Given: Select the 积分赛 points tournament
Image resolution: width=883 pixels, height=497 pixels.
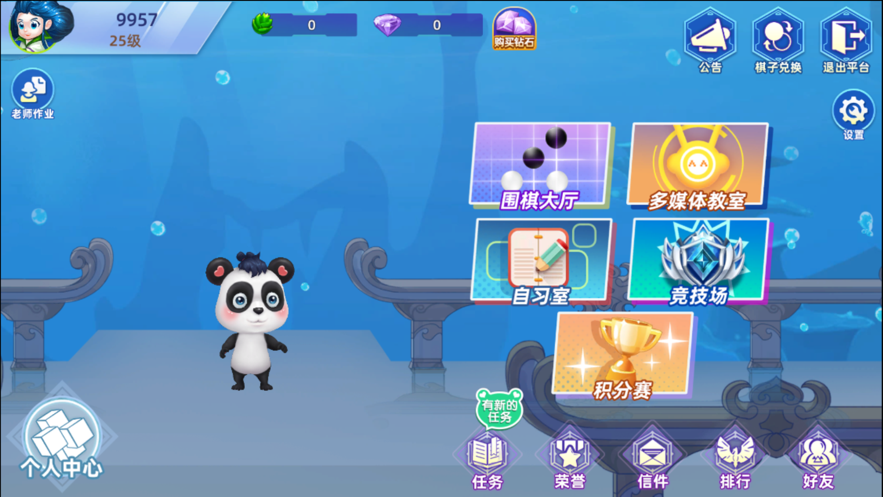Looking at the screenshot, I should pos(622,356).
